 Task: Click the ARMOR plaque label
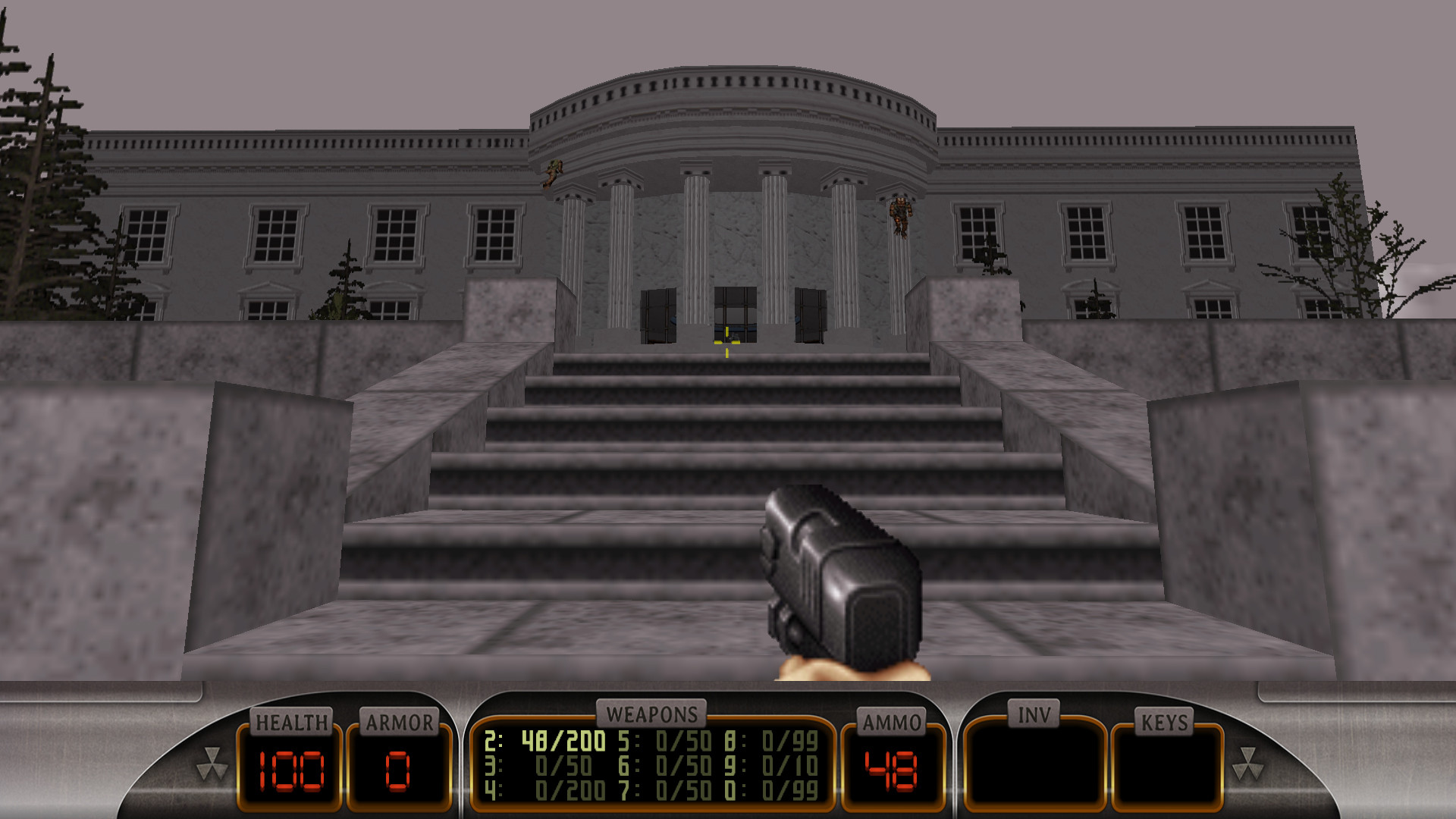(x=399, y=722)
